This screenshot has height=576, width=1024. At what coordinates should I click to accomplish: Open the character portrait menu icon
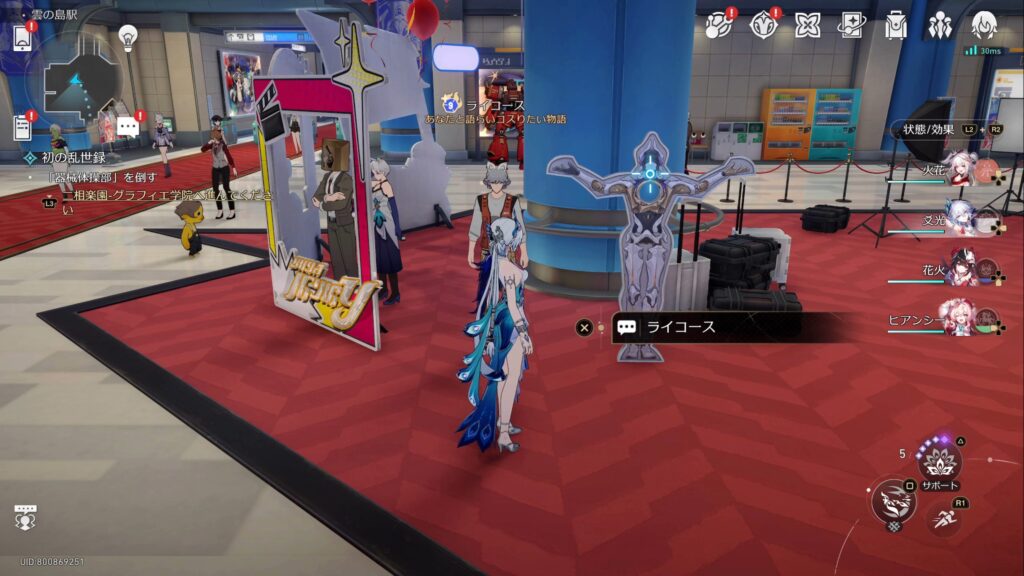984,26
